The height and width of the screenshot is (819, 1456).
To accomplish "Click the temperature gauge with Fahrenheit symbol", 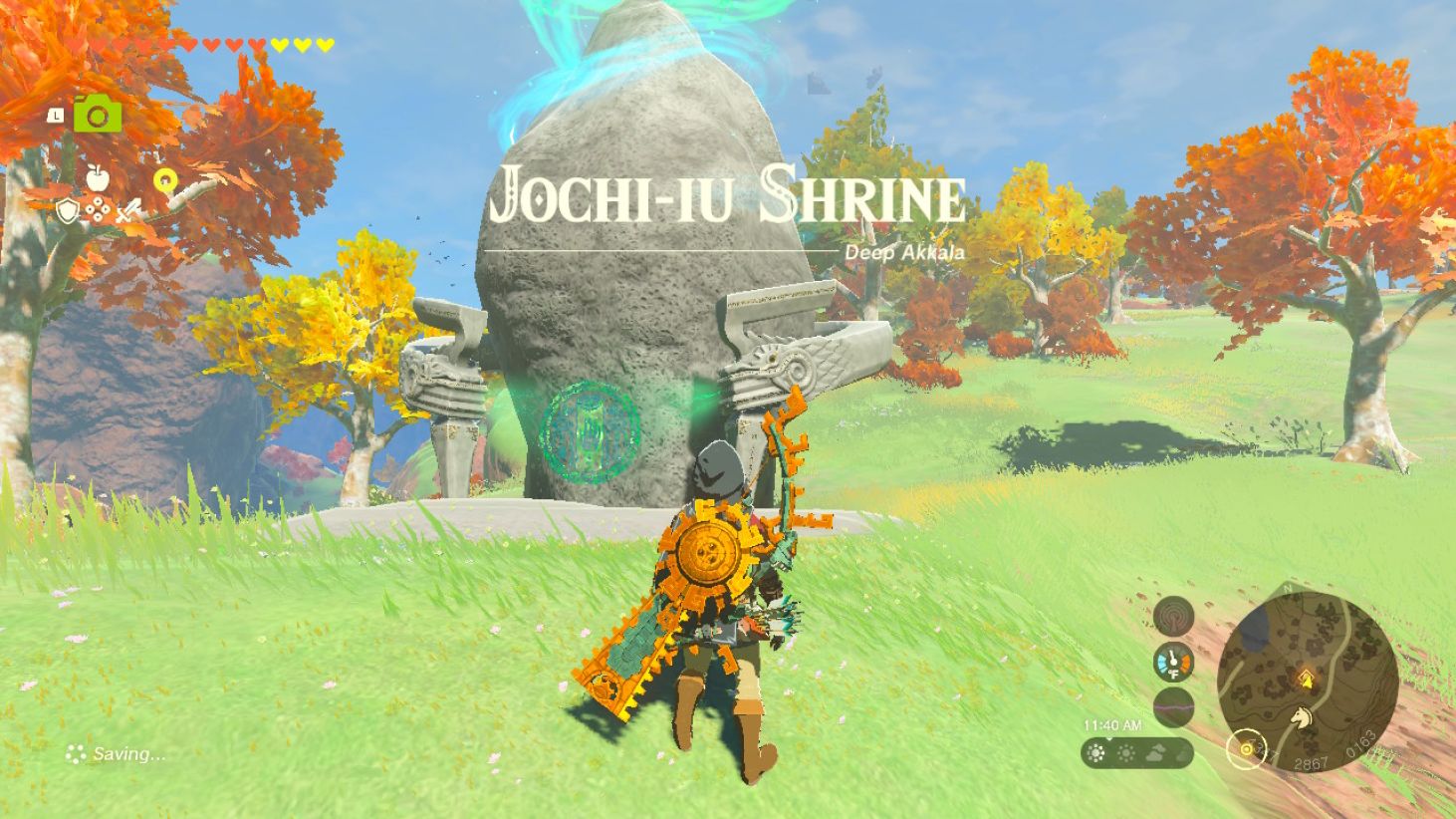I will point(1172,661).
